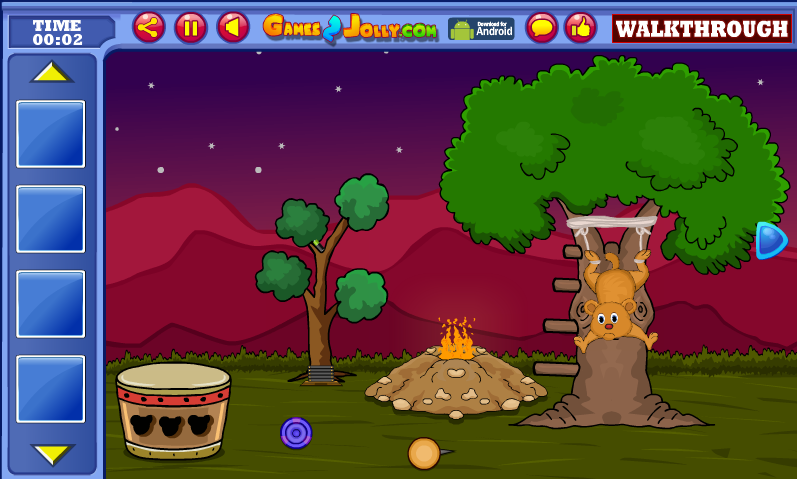Open the WALKTHROUGH link
Screen dimensions: 797x479
pos(701,29)
